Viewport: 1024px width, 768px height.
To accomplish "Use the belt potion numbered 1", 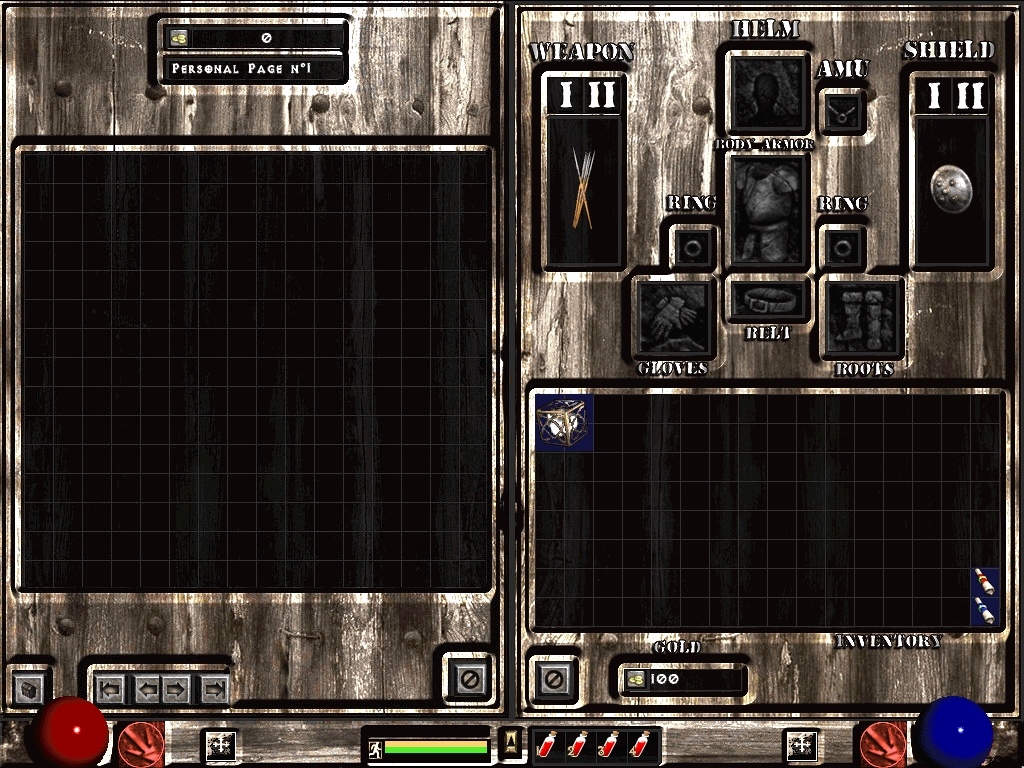I will click(x=547, y=745).
